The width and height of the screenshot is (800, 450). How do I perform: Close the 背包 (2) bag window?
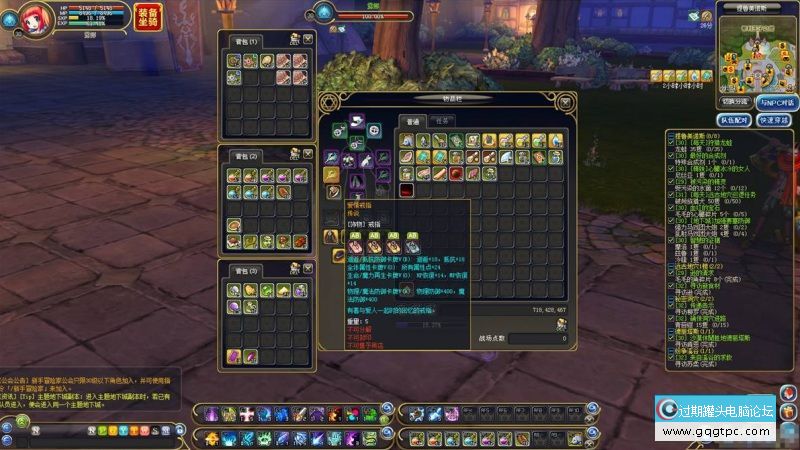pyautogui.click(x=308, y=154)
